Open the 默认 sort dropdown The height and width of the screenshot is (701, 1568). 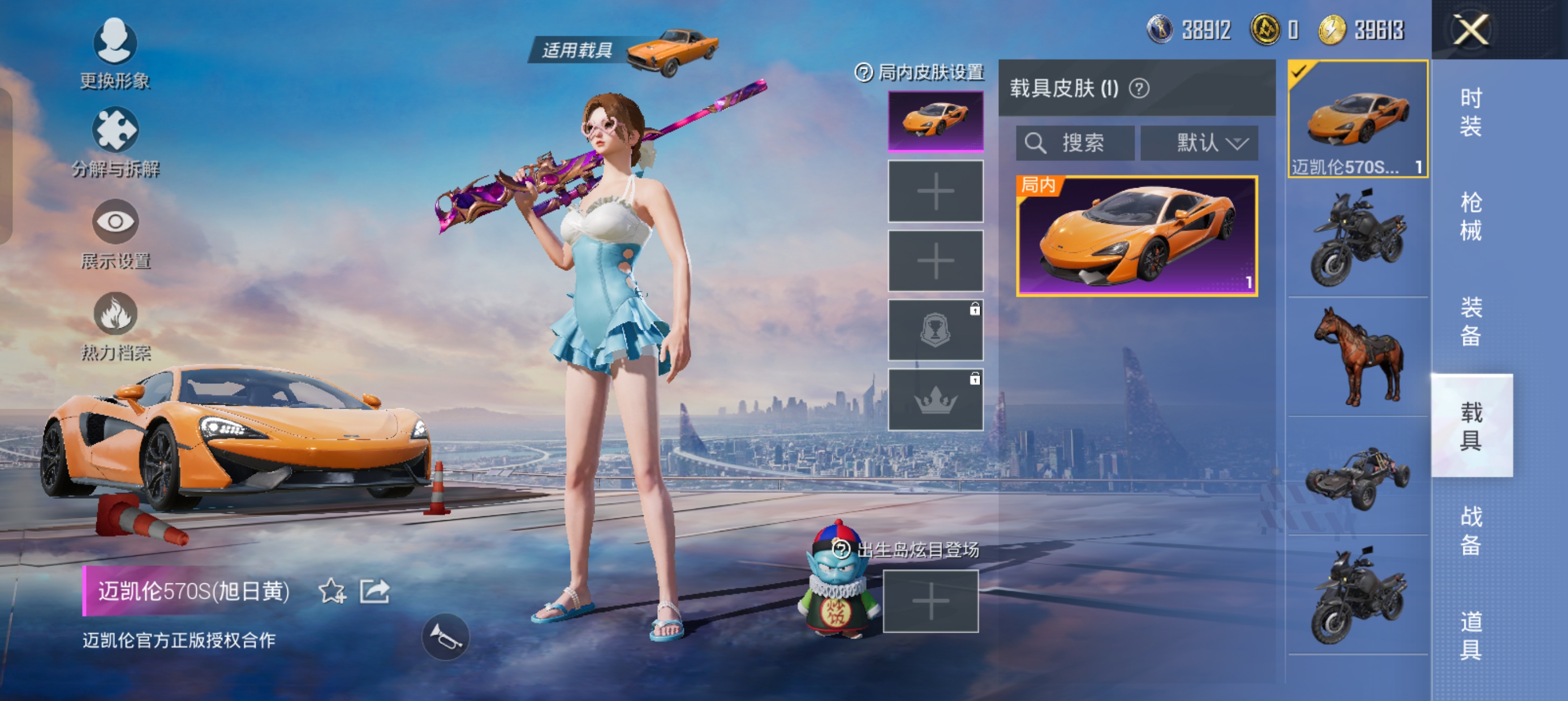[x=1199, y=143]
